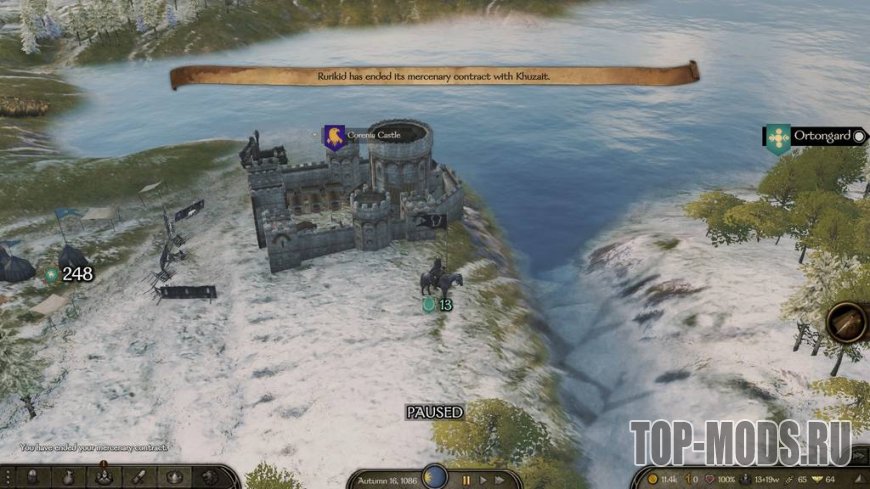Click the pause time button
The width and height of the screenshot is (870, 489).
(x=466, y=480)
